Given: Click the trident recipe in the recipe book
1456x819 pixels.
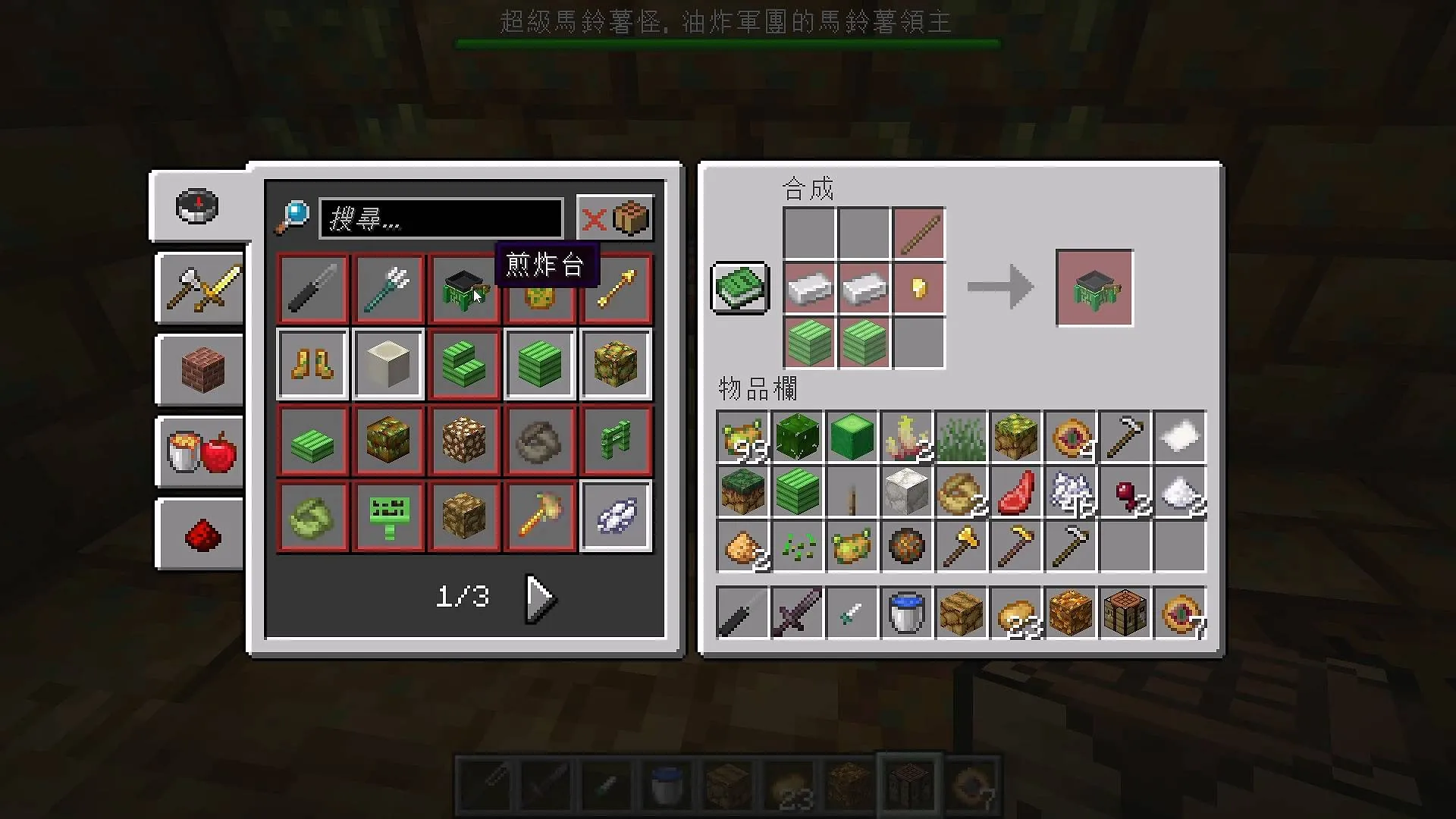Looking at the screenshot, I should click(388, 288).
